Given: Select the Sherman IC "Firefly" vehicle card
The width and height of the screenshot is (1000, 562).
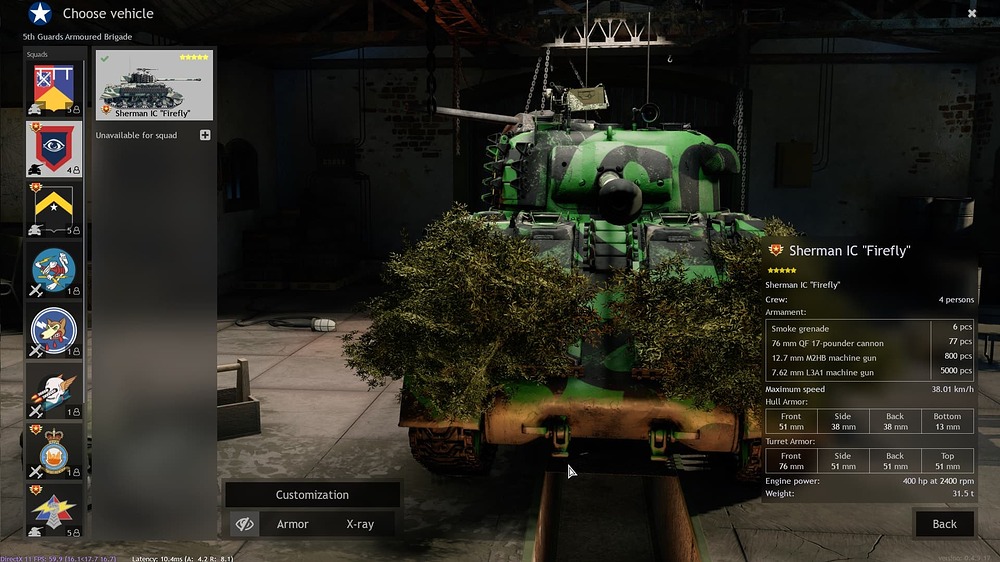Looking at the screenshot, I should coord(155,85).
